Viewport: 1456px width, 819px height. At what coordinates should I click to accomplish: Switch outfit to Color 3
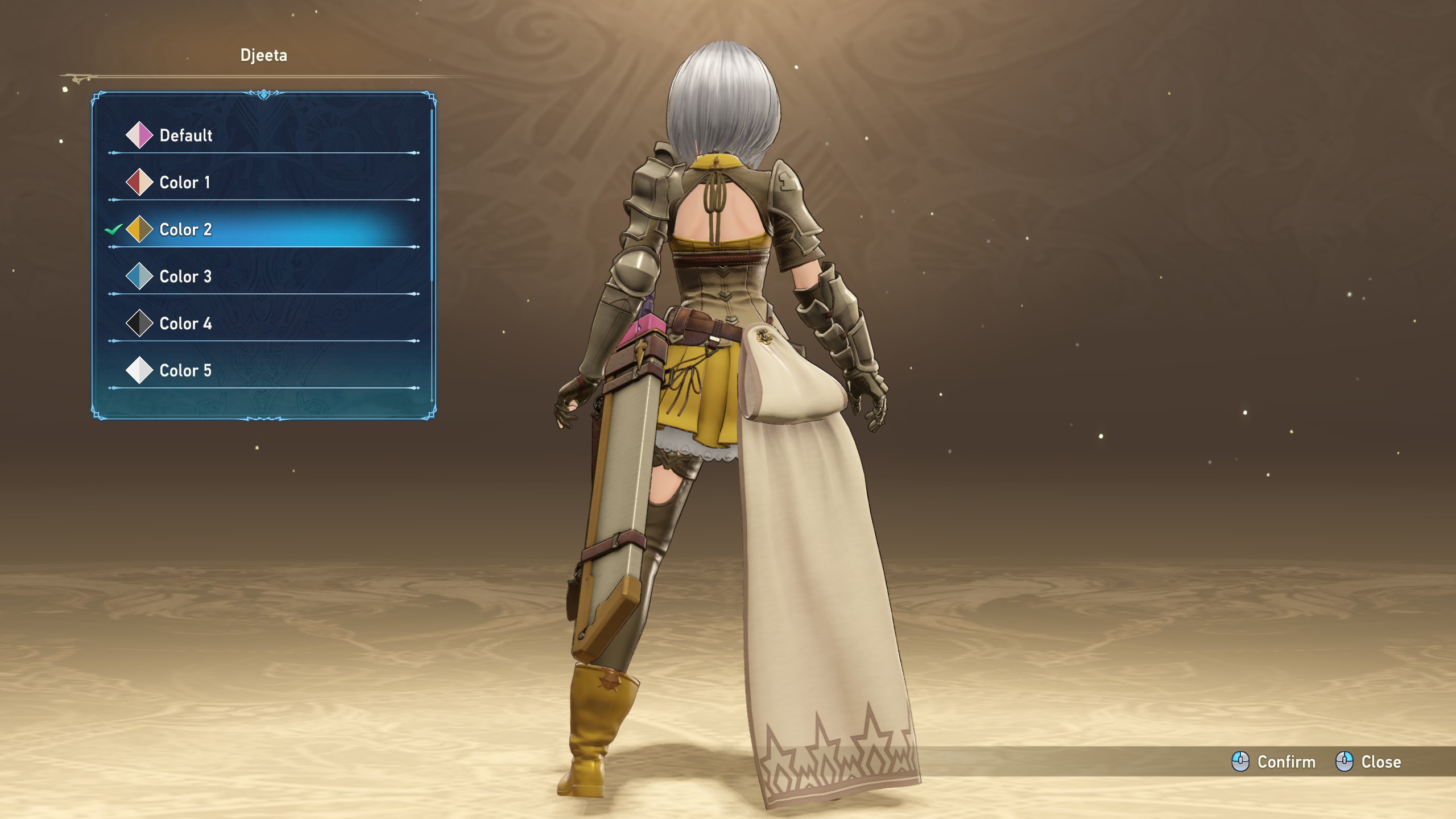pyautogui.click(x=185, y=277)
